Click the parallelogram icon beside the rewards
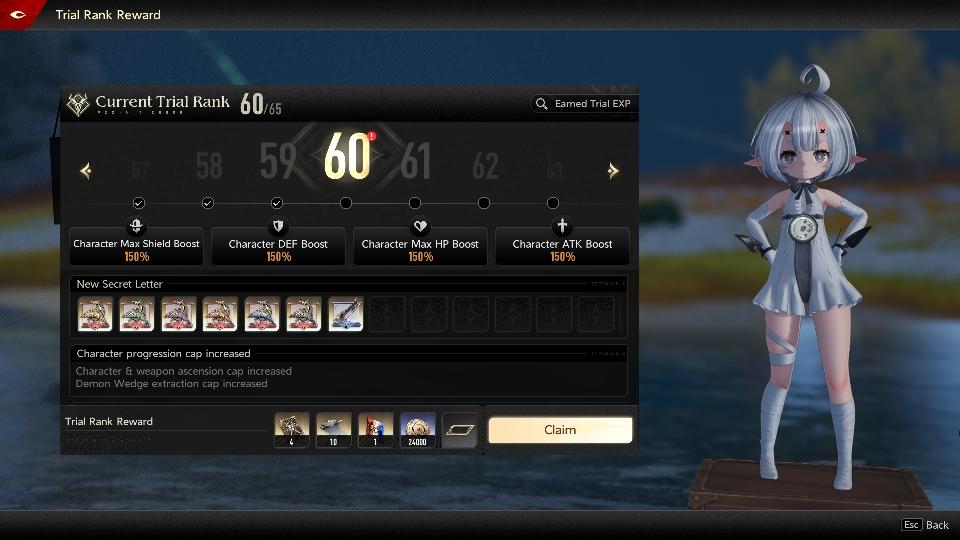Viewport: 960px width, 540px height. coord(460,430)
